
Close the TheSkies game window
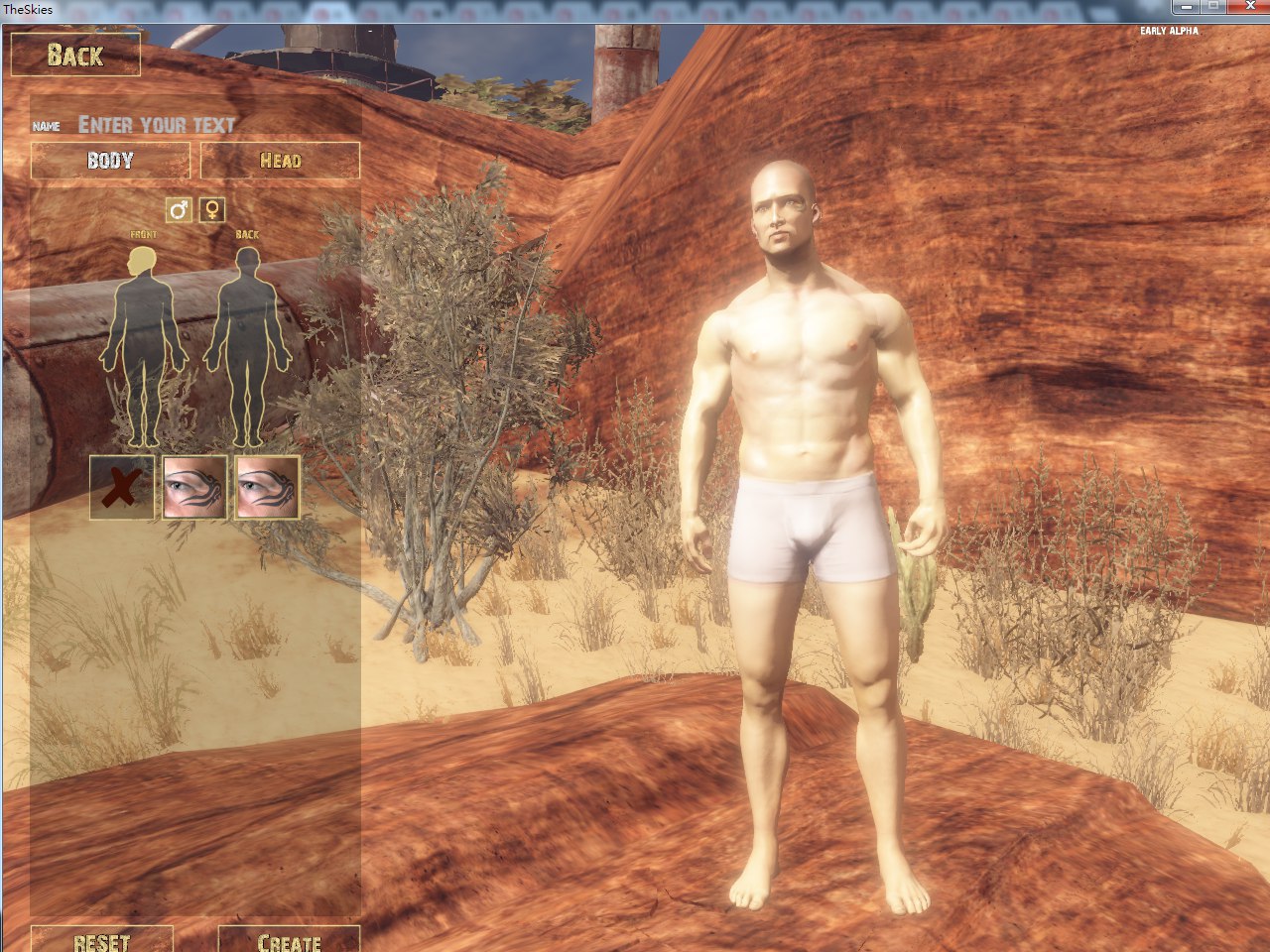click(1248, 7)
